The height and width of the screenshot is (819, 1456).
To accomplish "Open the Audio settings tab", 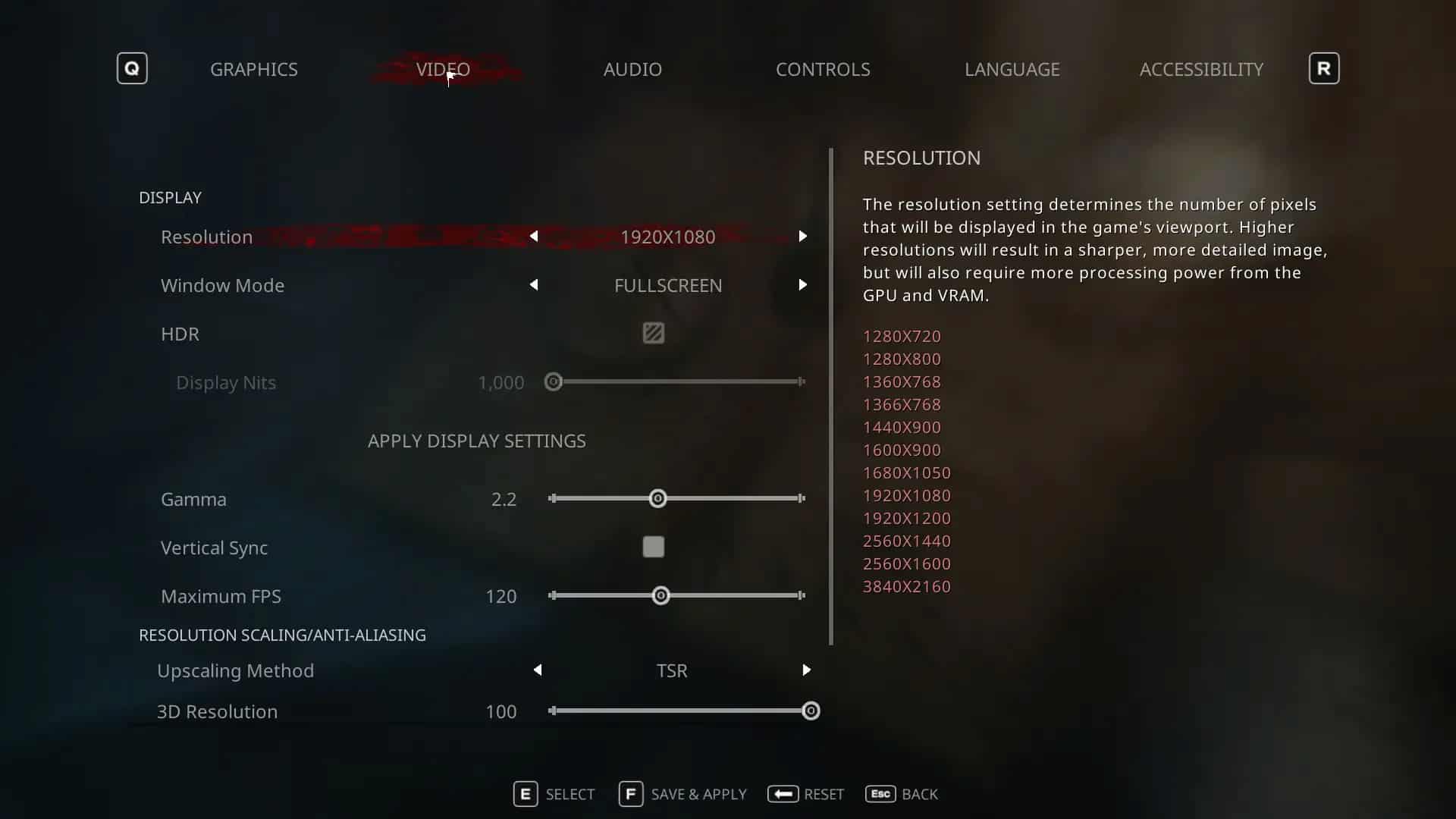I will (632, 69).
